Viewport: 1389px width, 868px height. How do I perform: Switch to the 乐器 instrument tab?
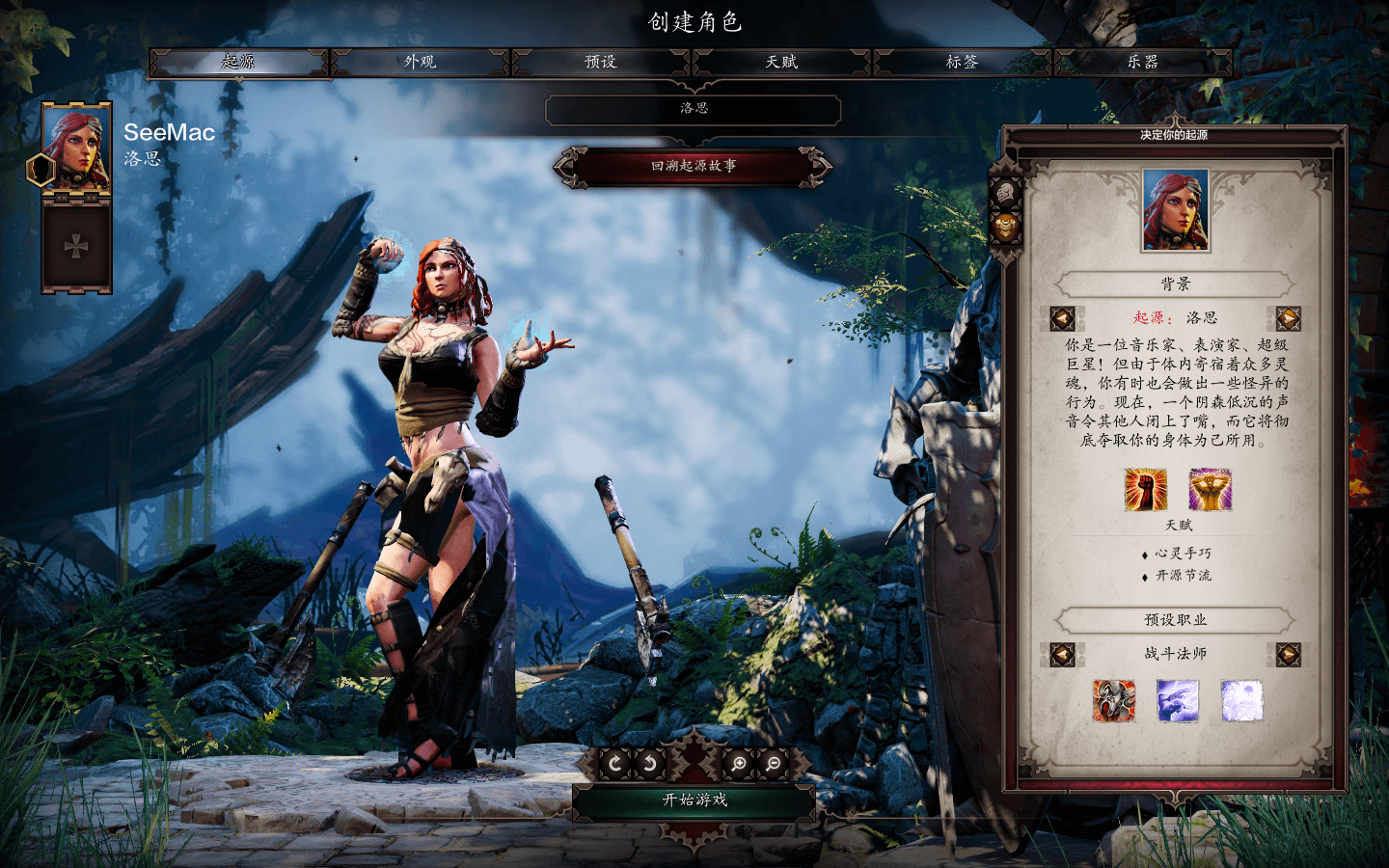coord(1142,62)
